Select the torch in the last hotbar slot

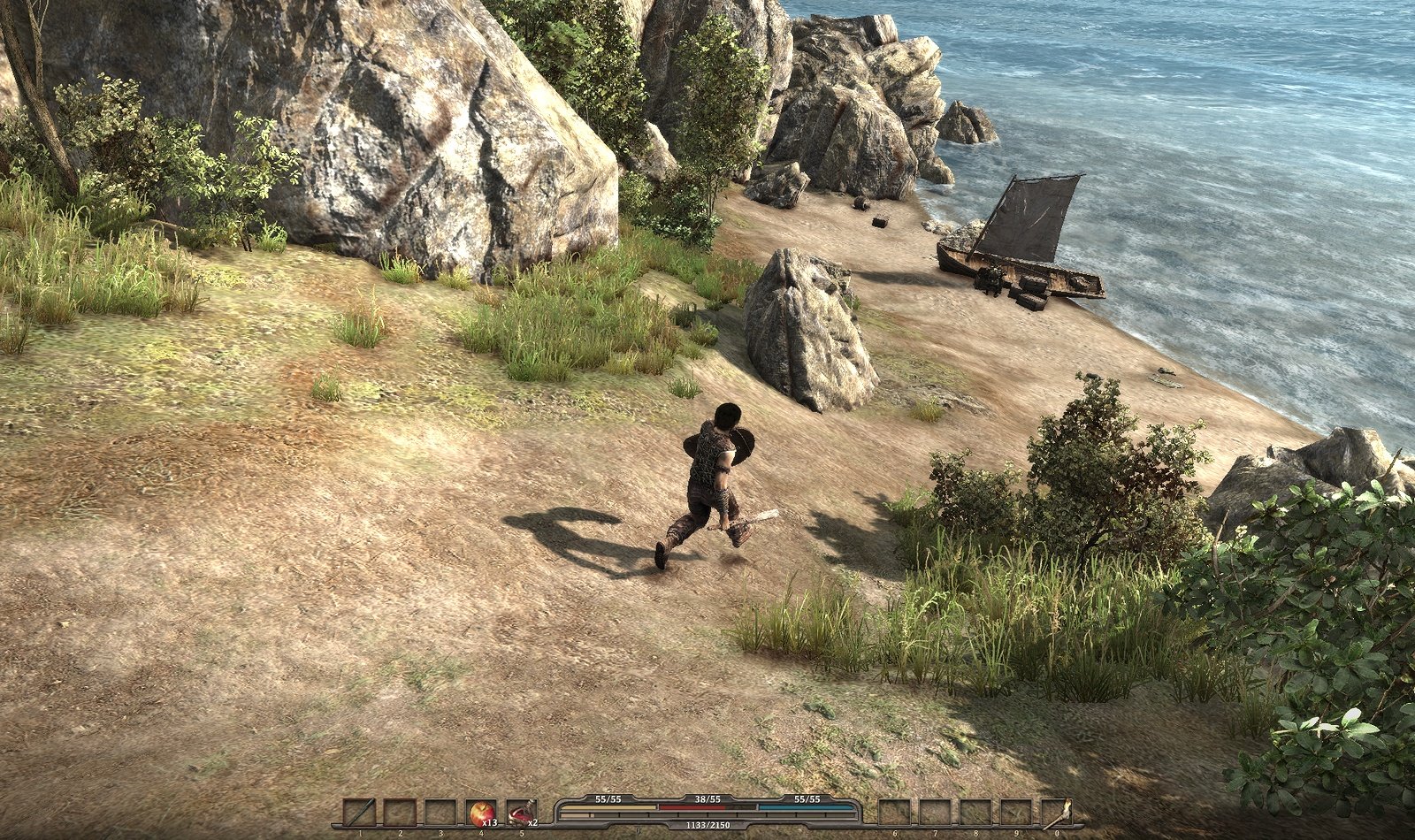[1056, 812]
